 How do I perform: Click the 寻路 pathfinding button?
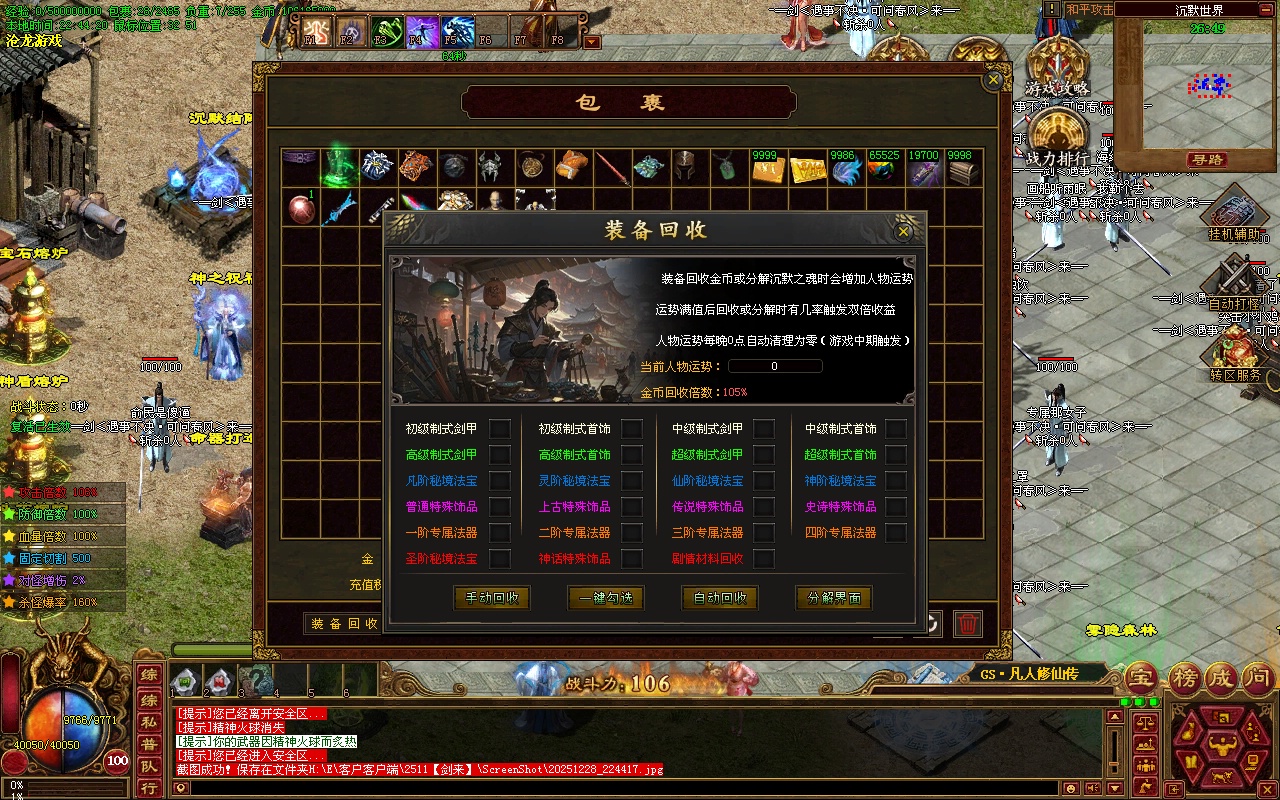[x=1208, y=160]
